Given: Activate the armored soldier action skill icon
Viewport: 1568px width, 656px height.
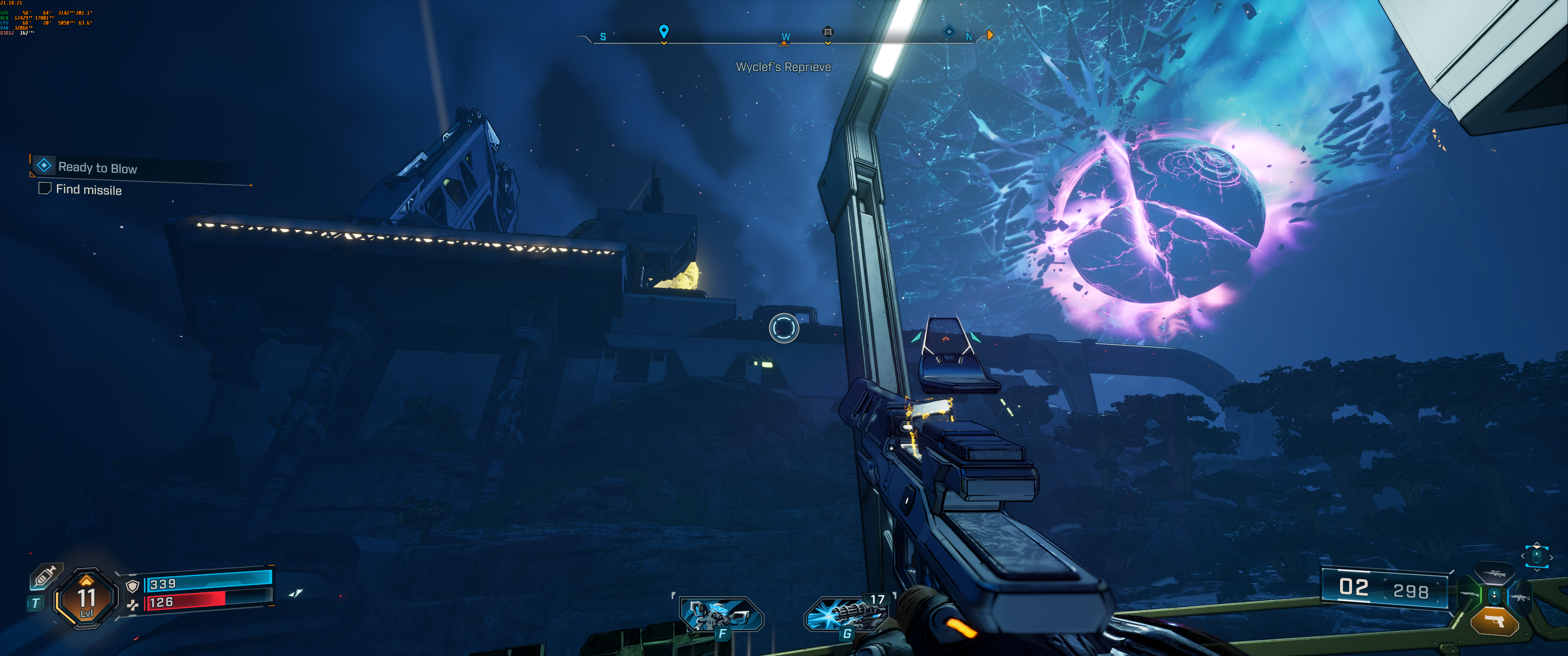Looking at the screenshot, I should coord(720,615).
